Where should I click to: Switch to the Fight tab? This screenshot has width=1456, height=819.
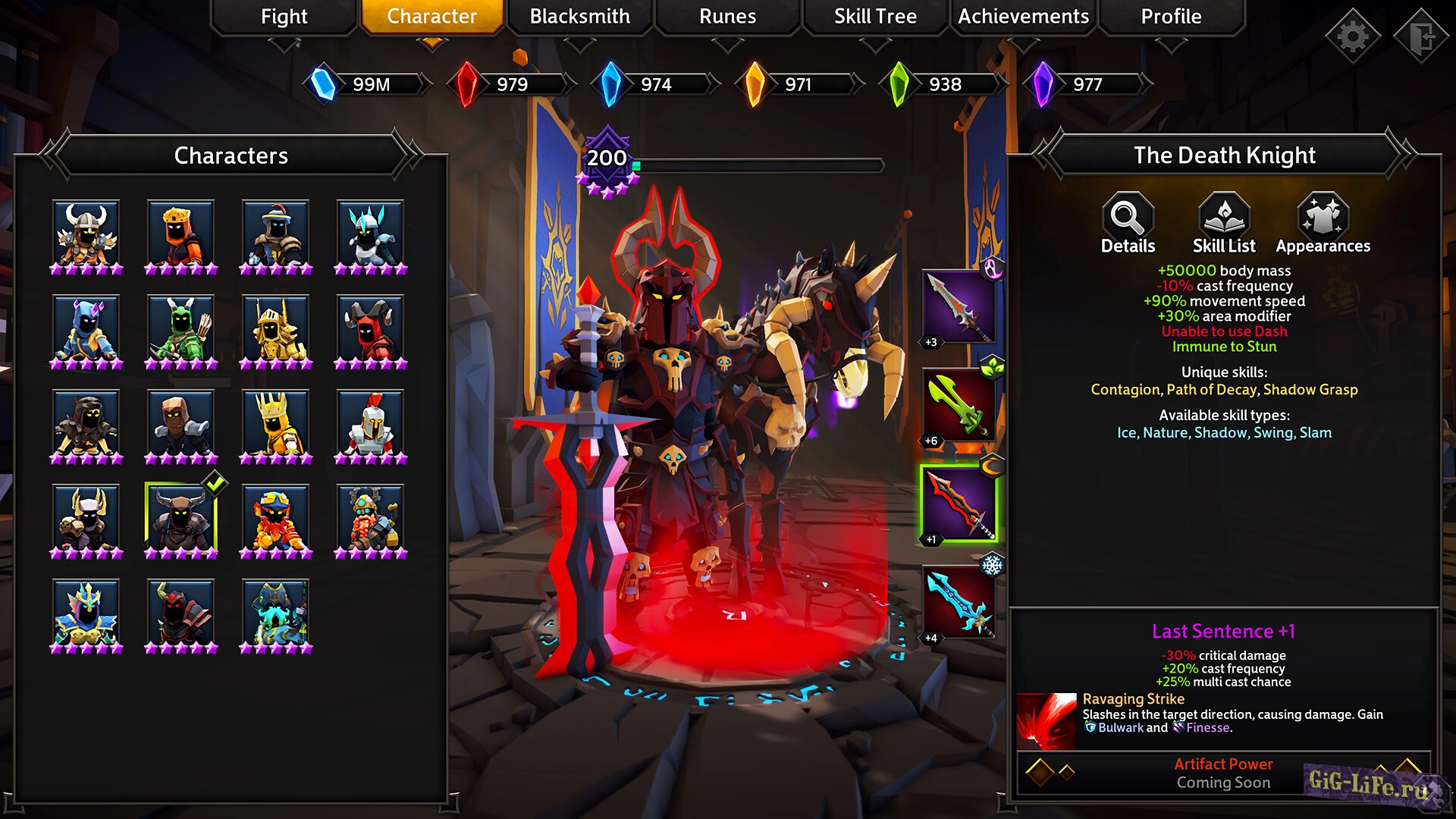[284, 17]
